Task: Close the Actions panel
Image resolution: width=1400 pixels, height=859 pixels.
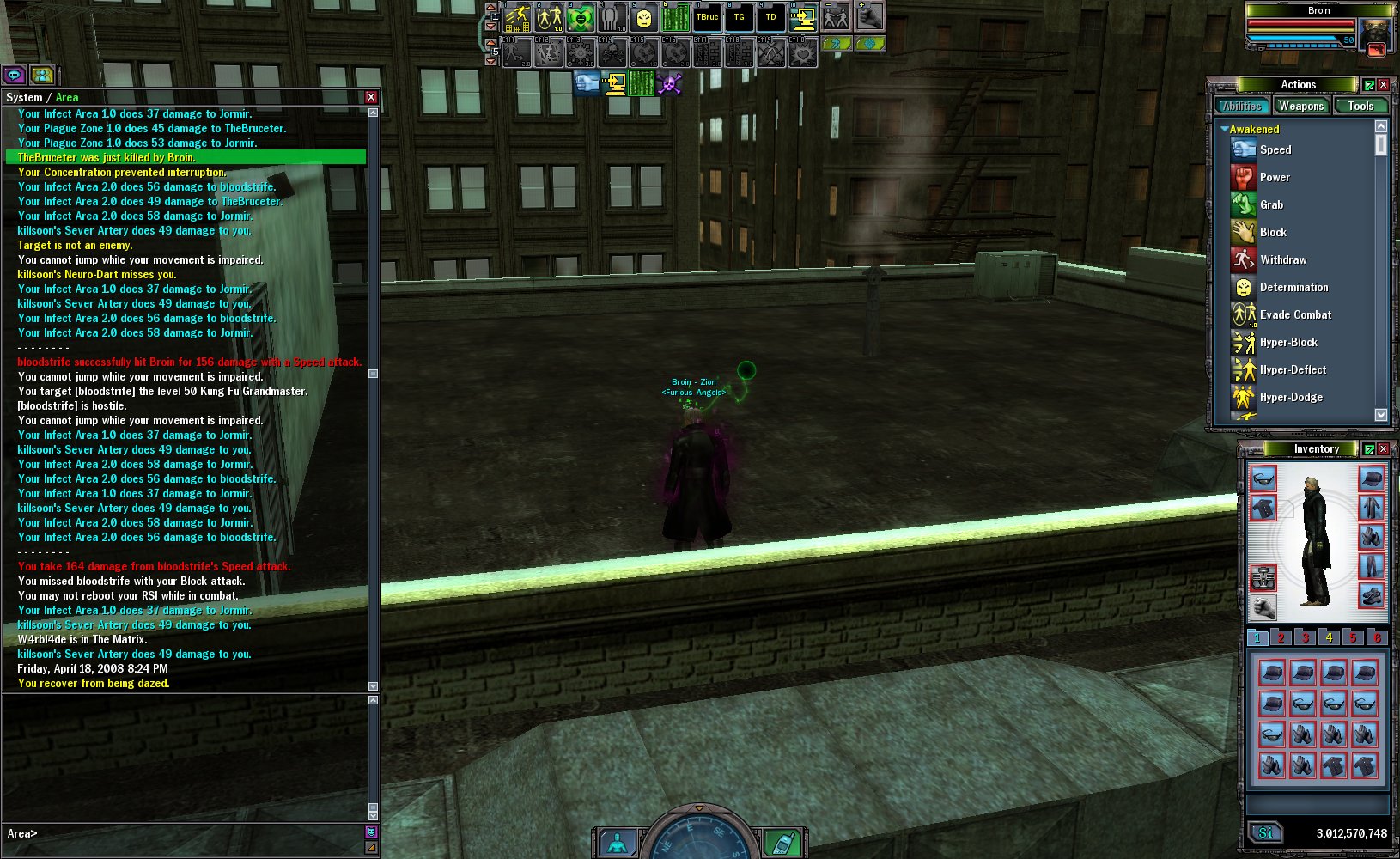Action: point(1384,85)
